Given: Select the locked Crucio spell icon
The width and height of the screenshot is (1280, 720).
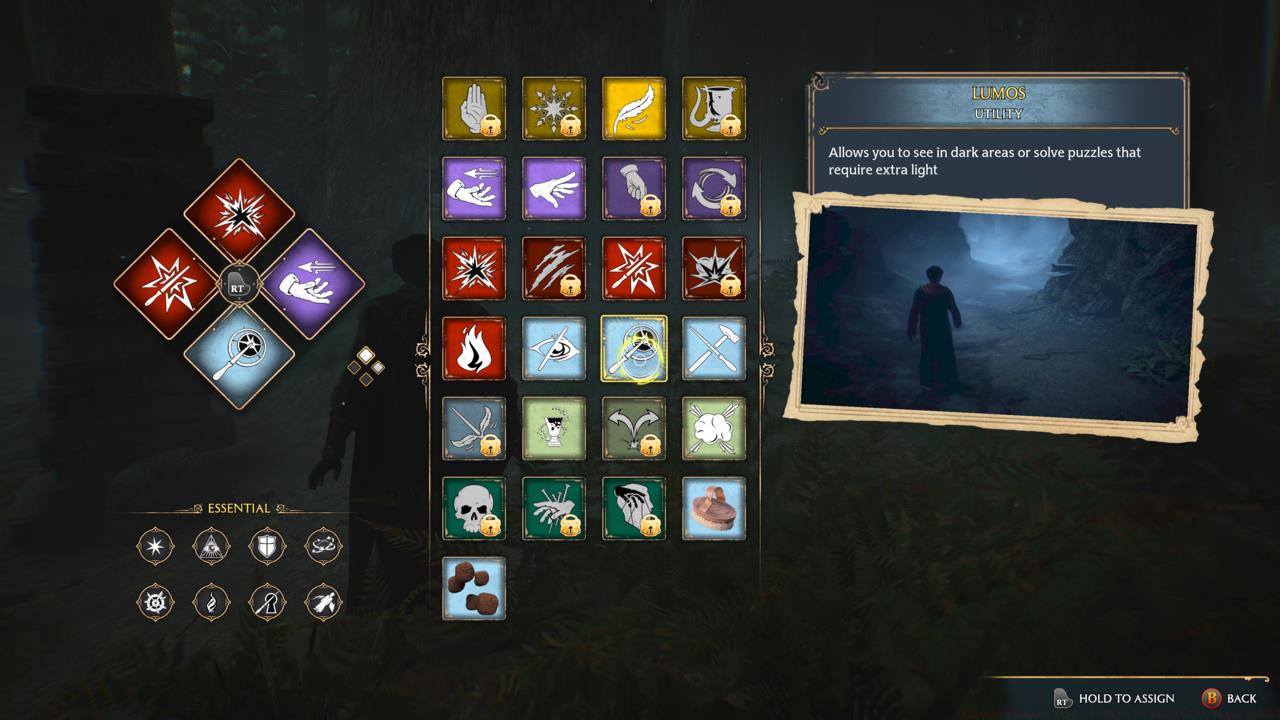Looking at the screenshot, I should [x=554, y=510].
